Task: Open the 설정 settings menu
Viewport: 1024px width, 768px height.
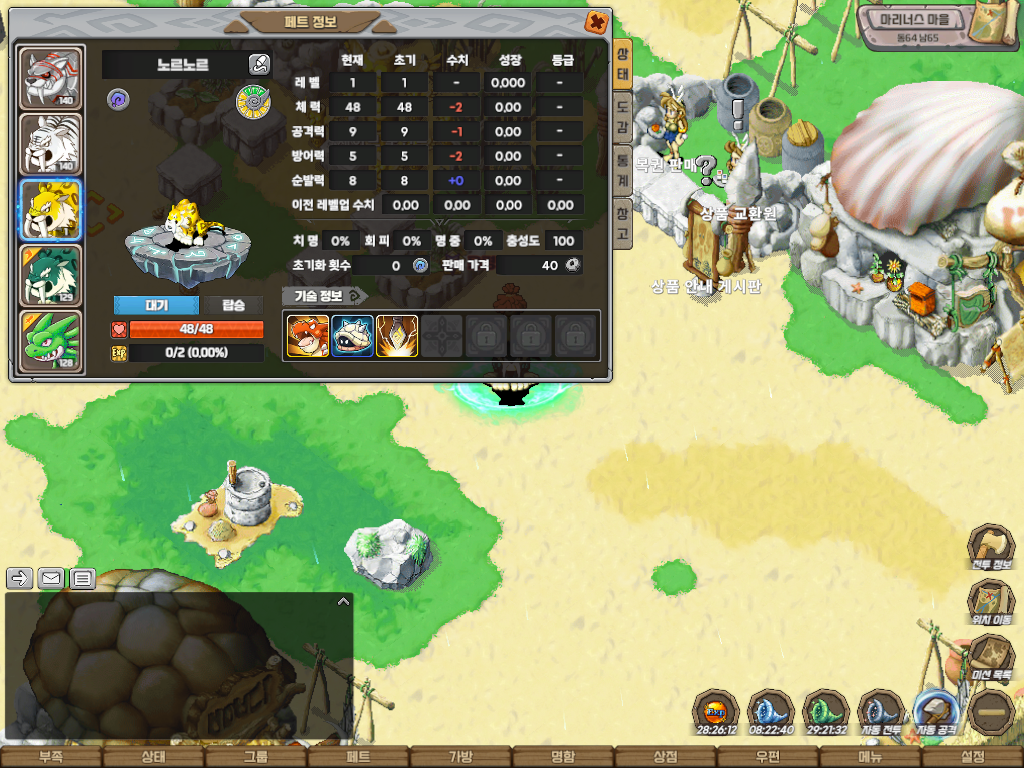Action: click(x=972, y=757)
